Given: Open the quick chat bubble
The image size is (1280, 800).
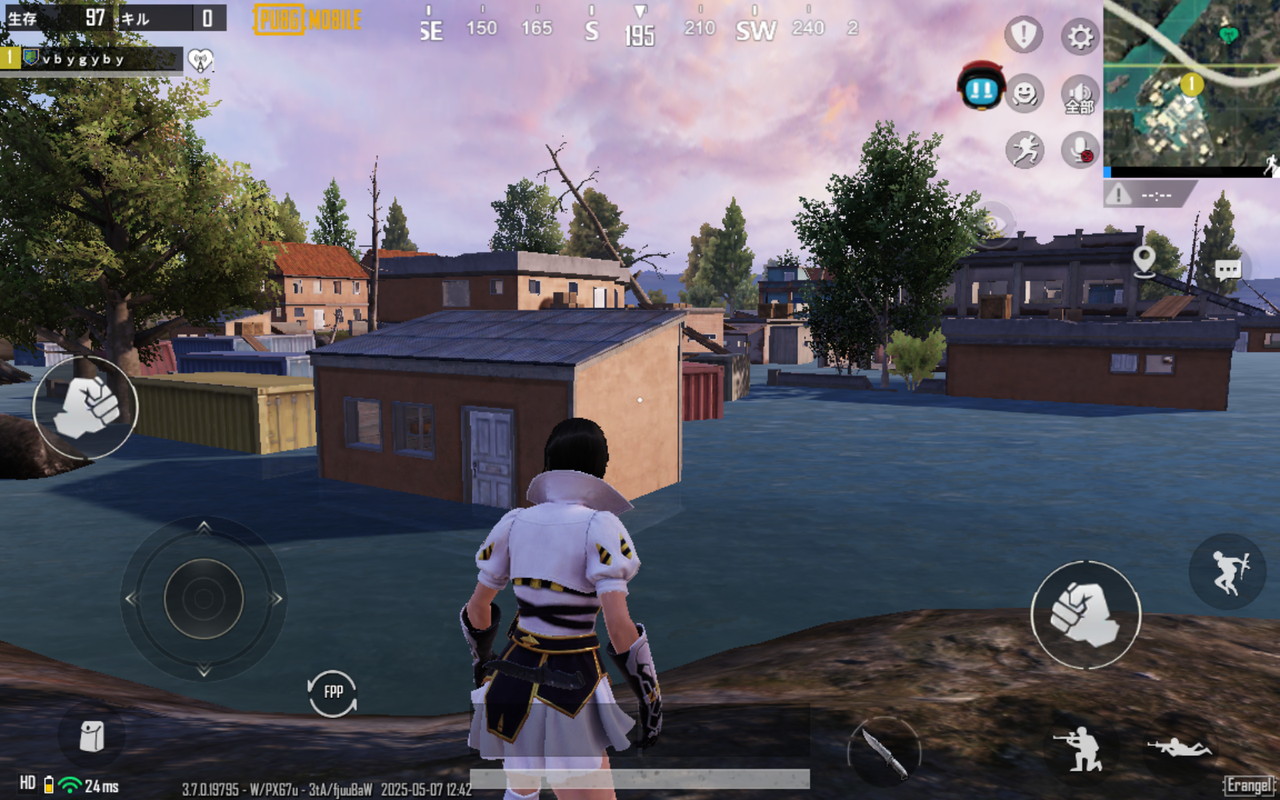Looking at the screenshot, I should (x=1228, y=268).
